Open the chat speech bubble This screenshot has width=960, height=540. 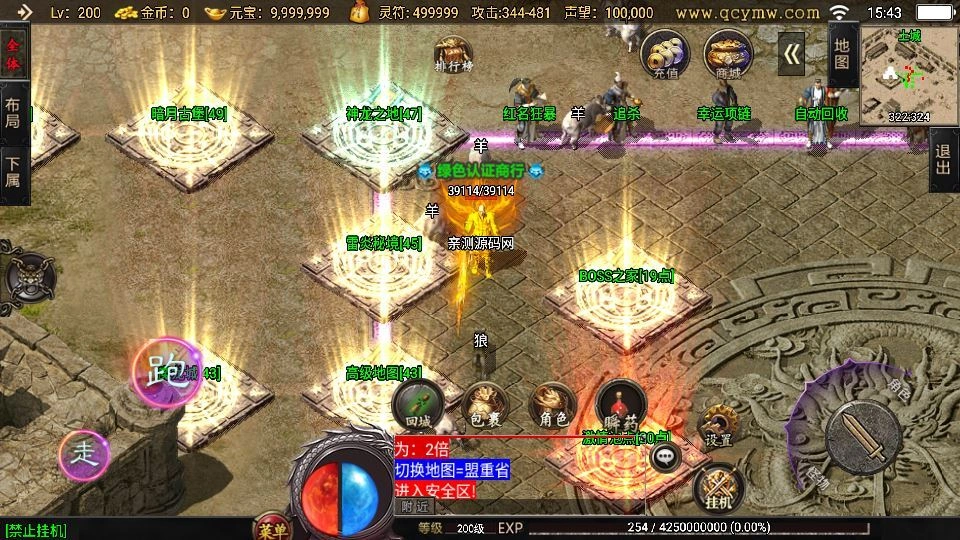[x=664, y=457]
